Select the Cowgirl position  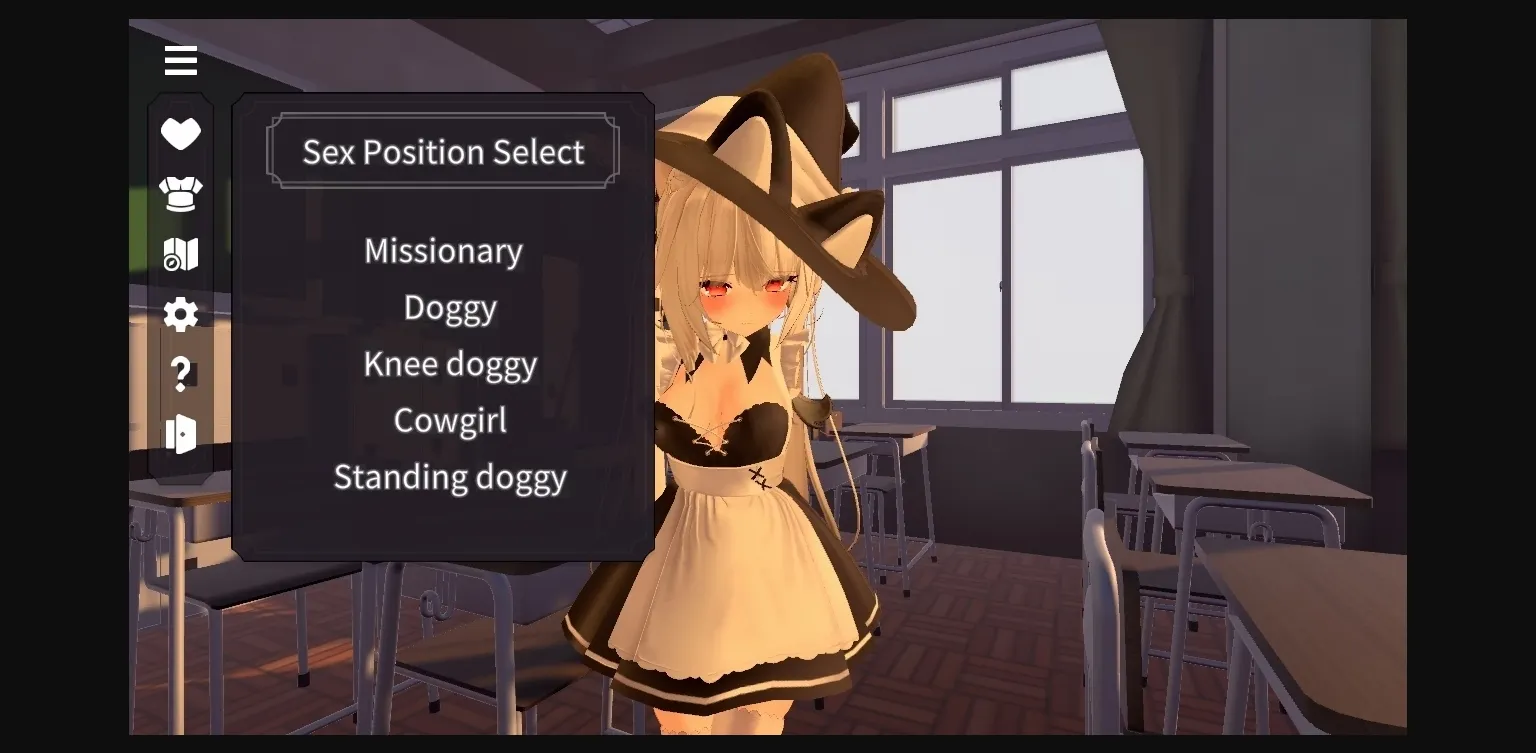[449, 421]
